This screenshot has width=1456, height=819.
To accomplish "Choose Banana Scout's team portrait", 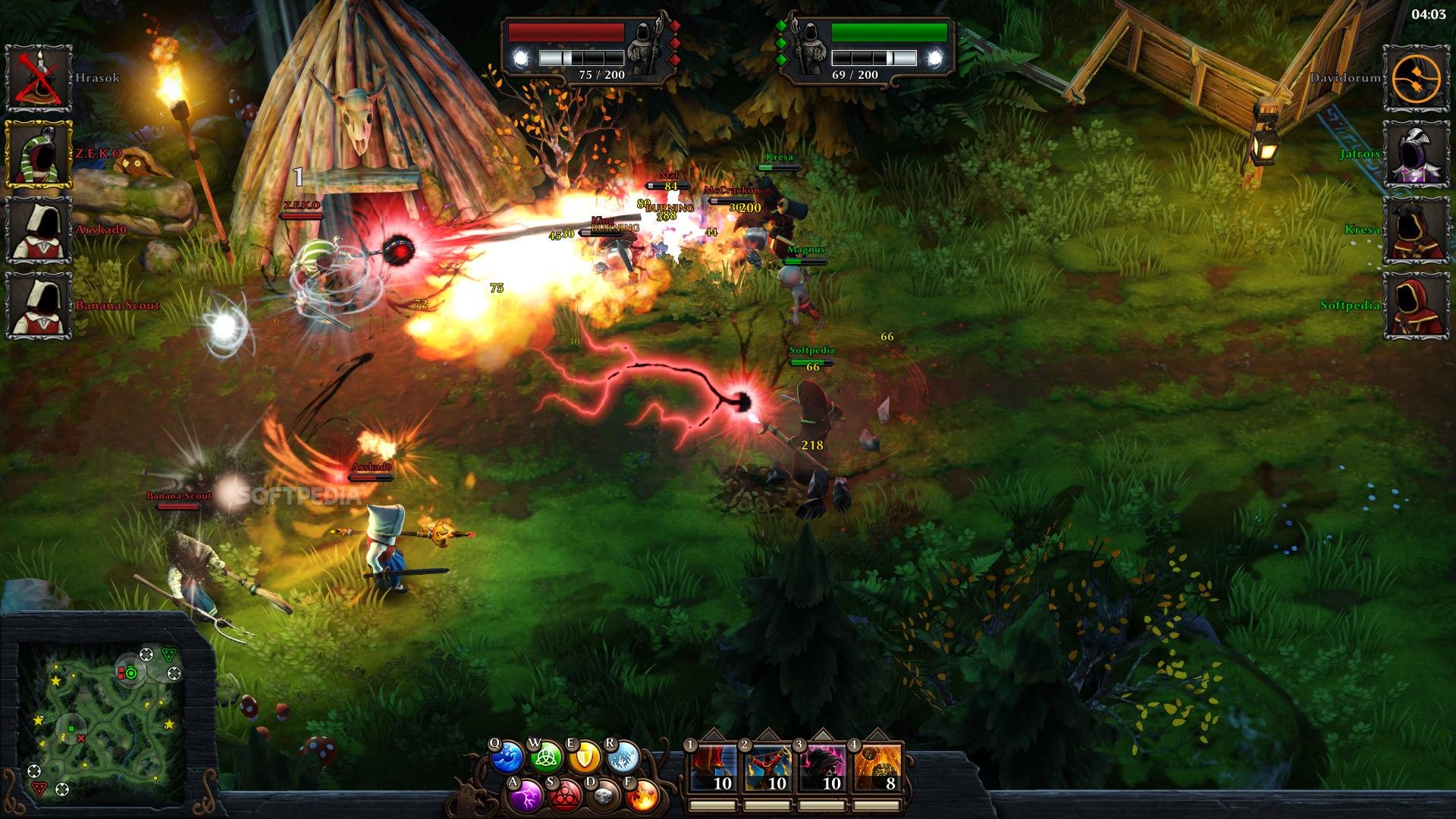I will pyautogui.click(x=39, y=306).
